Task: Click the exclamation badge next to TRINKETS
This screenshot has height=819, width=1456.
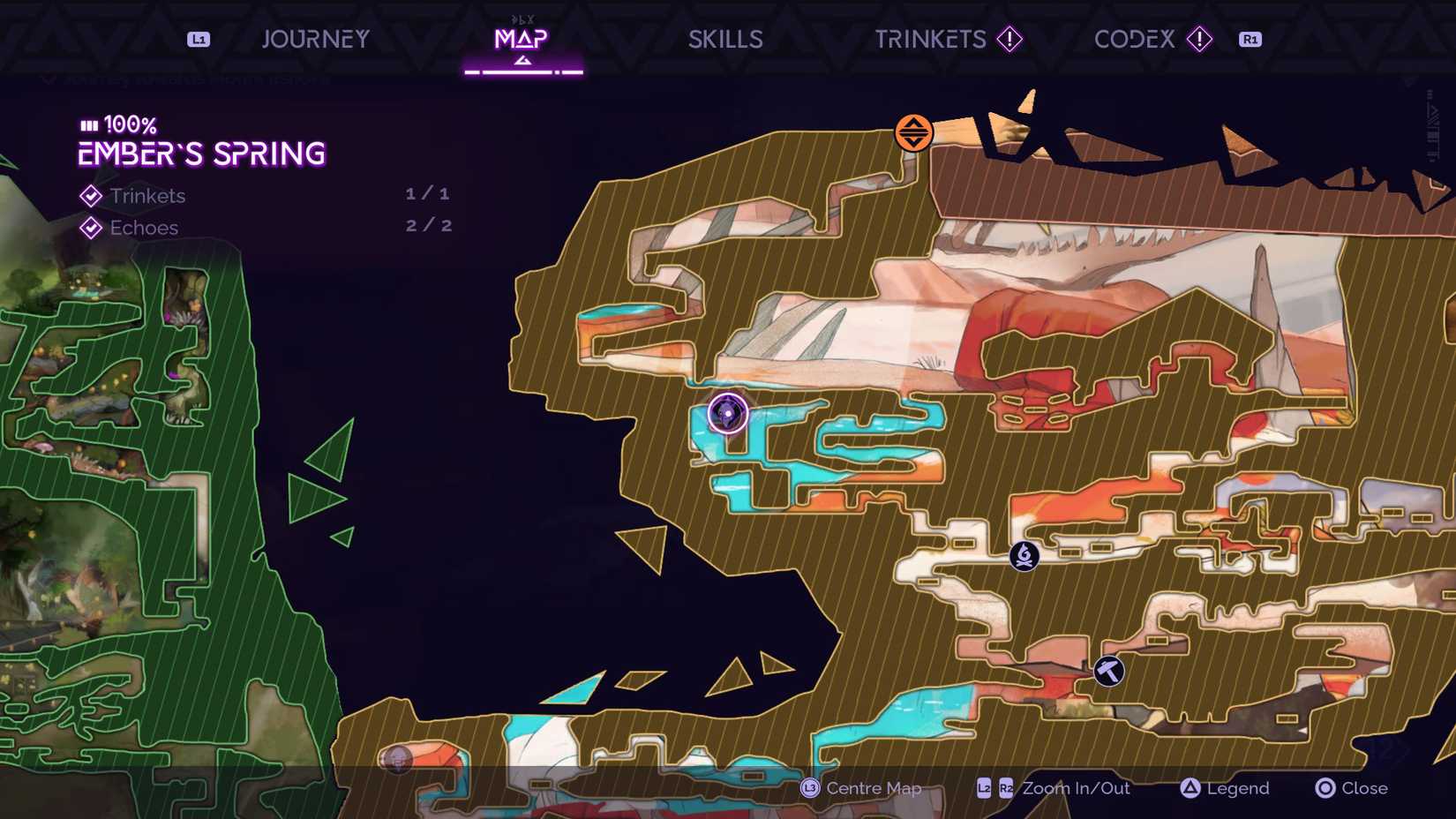Action: pos(1009,39)
